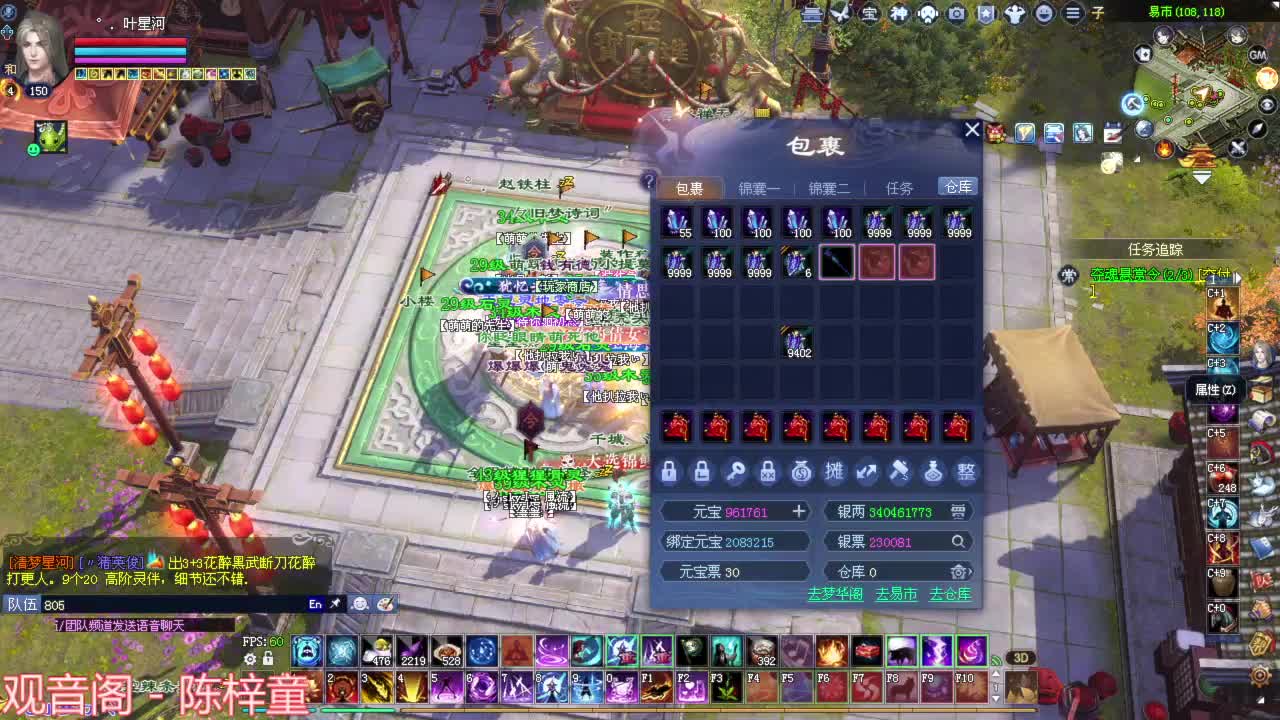The height and width of the screenshot is (720, 1280).
Task: Click the key icon in the inventory toolbar
Action: click(x=735, y=472)
